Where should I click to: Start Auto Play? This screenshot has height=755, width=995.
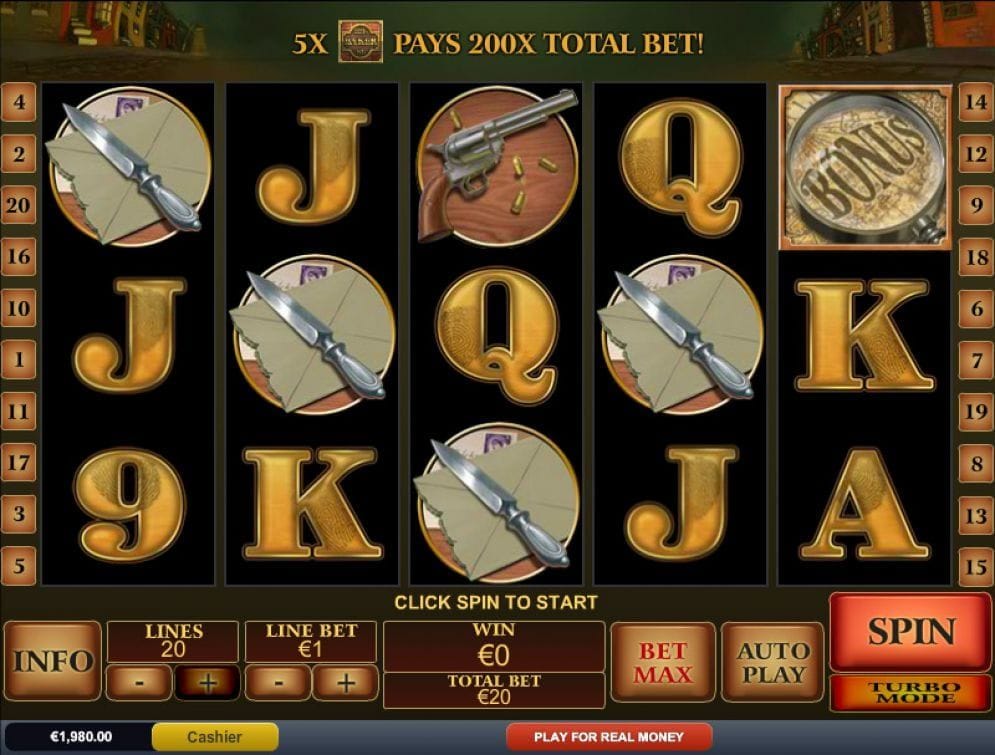[x=772, y=662]
